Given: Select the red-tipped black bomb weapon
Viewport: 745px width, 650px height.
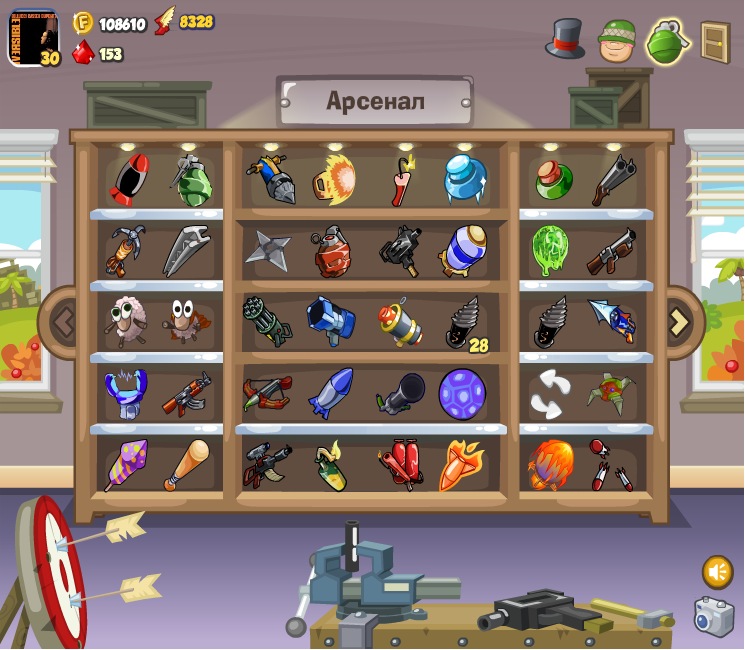Looking at the screenshot, I should [x=128, y=180].
